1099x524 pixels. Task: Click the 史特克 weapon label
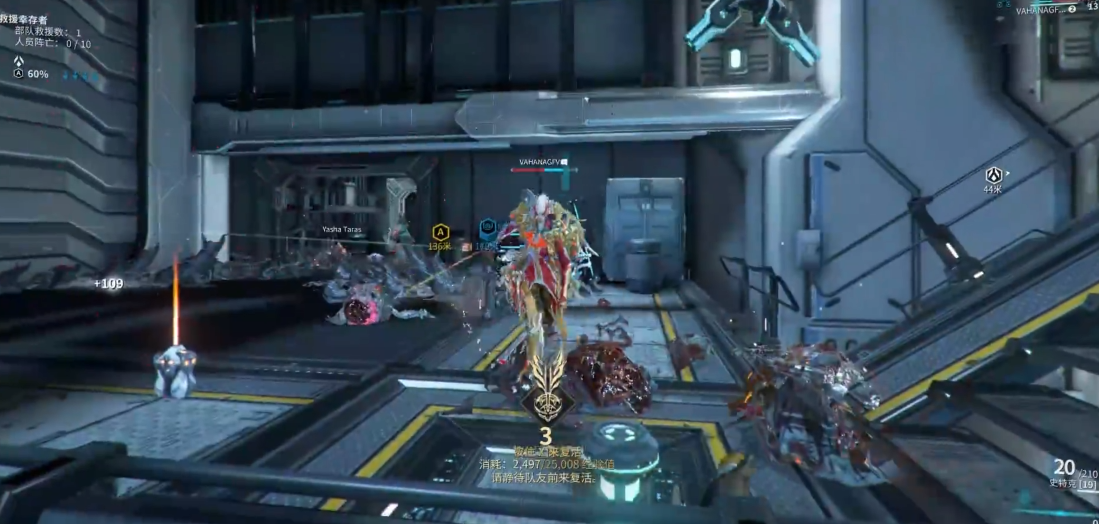point(1062,485)
